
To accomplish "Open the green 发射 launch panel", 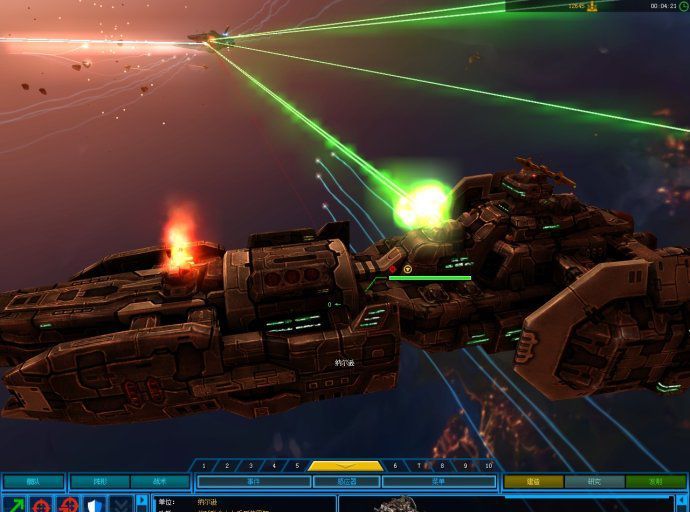I will tap(655, 481).
